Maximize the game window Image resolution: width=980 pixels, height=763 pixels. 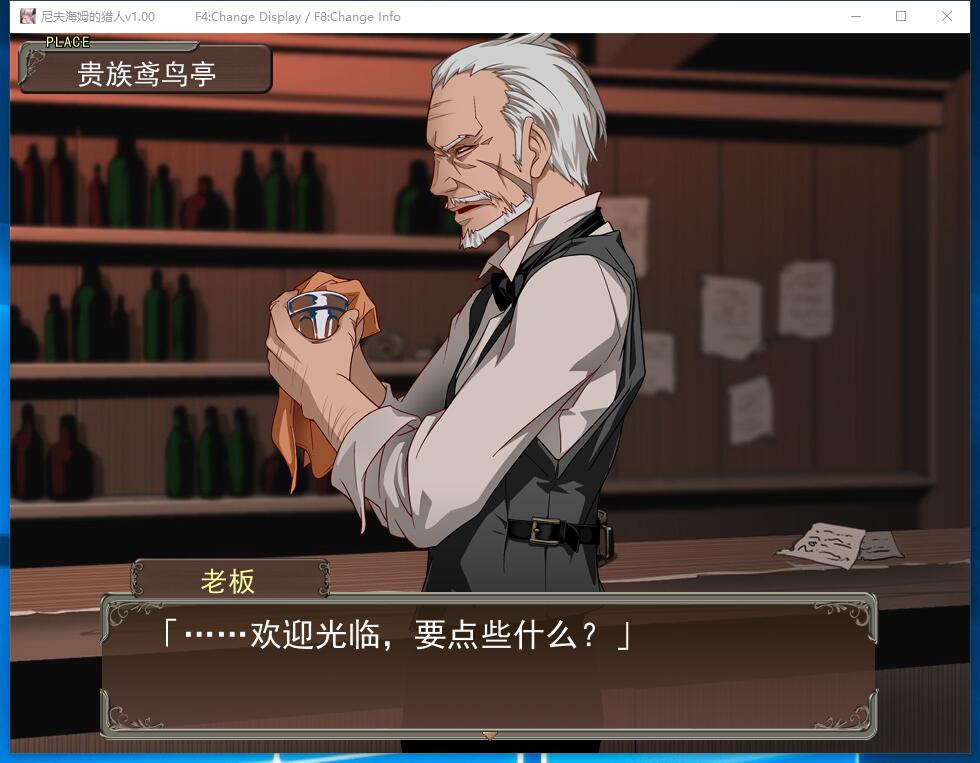(x=901, y=16)
